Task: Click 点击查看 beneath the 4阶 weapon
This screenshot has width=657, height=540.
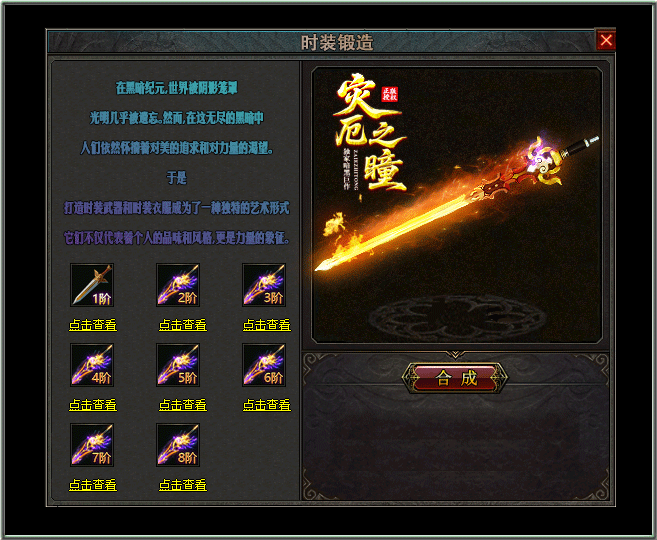Action: [x=93, y=405]
